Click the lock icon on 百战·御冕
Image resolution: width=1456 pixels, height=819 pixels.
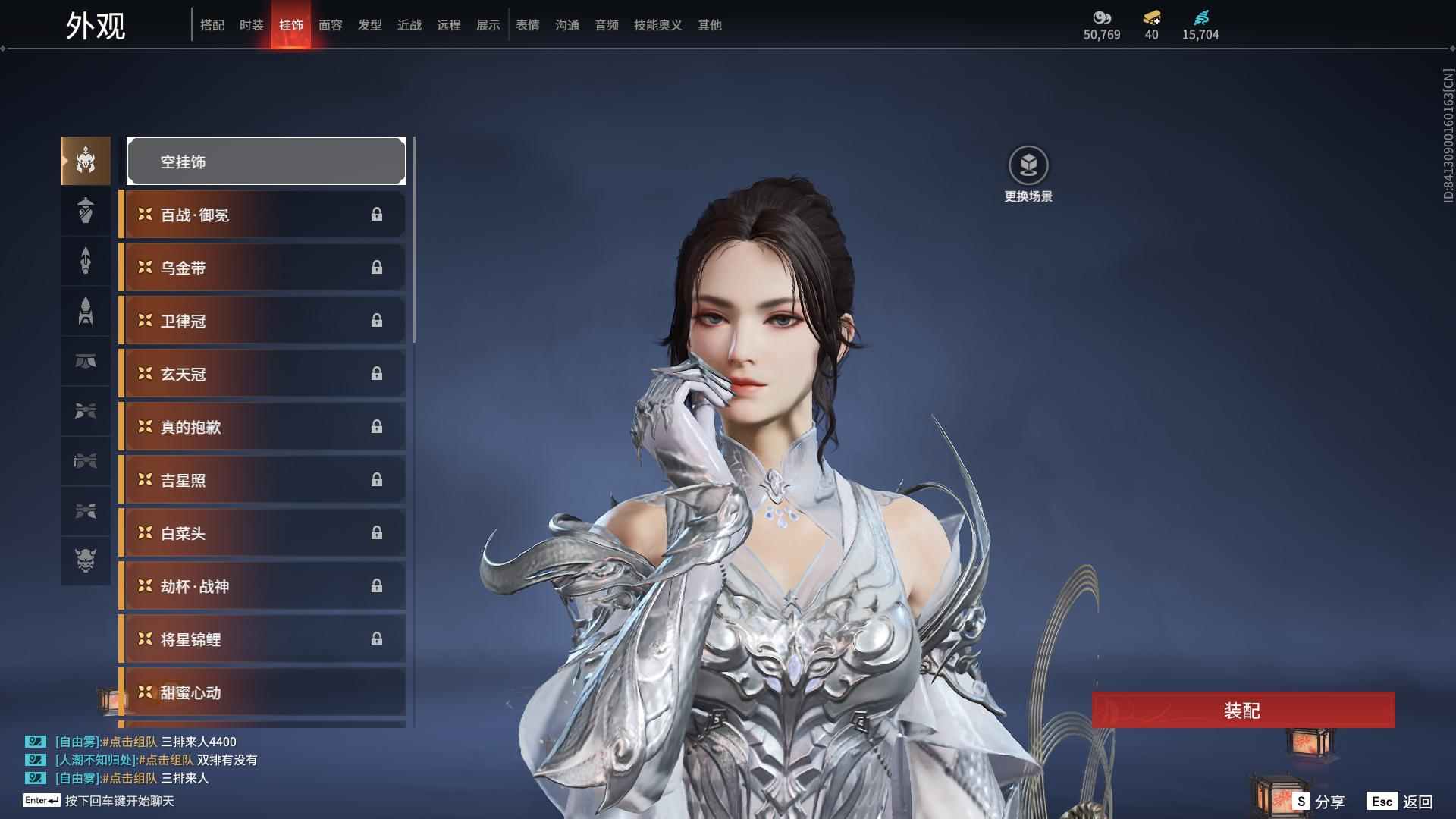click(377, 215)
